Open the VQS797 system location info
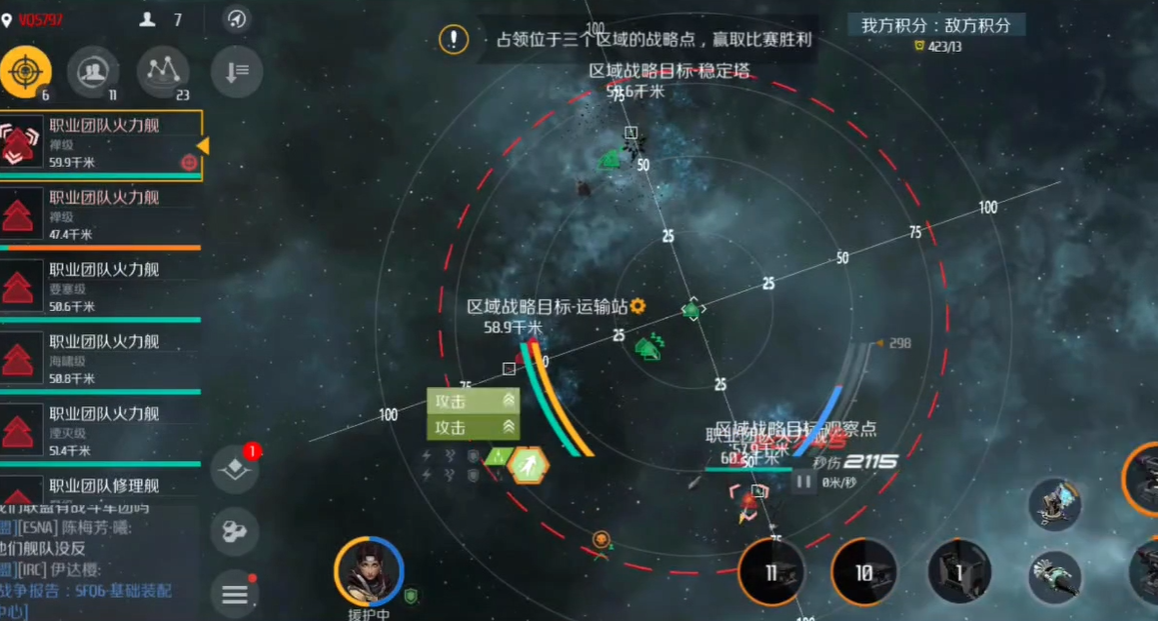The image size is (1158, 621). coord(34,19)
